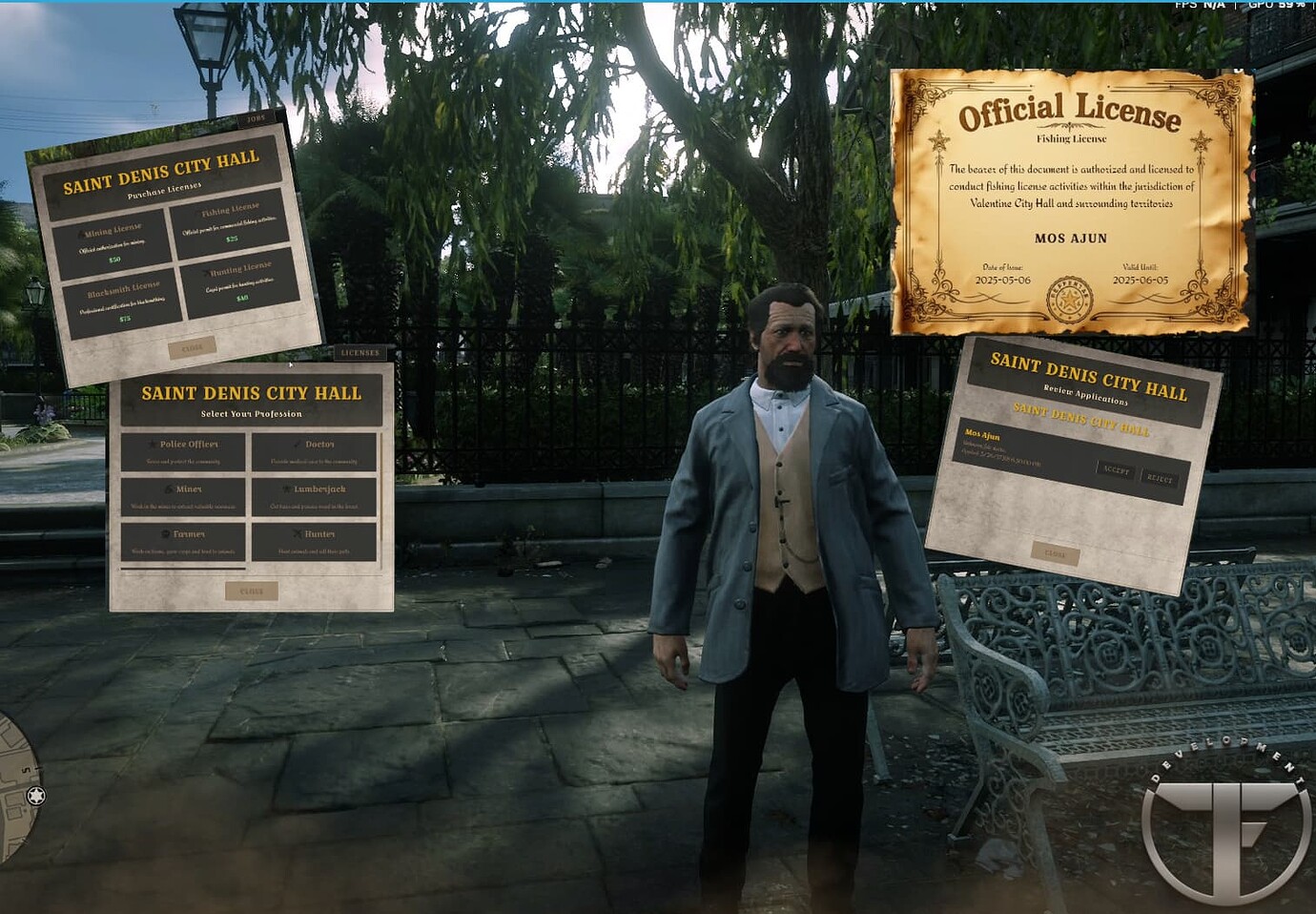Select the Farmer wheat icon
Viewport: 1316px width, 914px height.
click(165, 534)
